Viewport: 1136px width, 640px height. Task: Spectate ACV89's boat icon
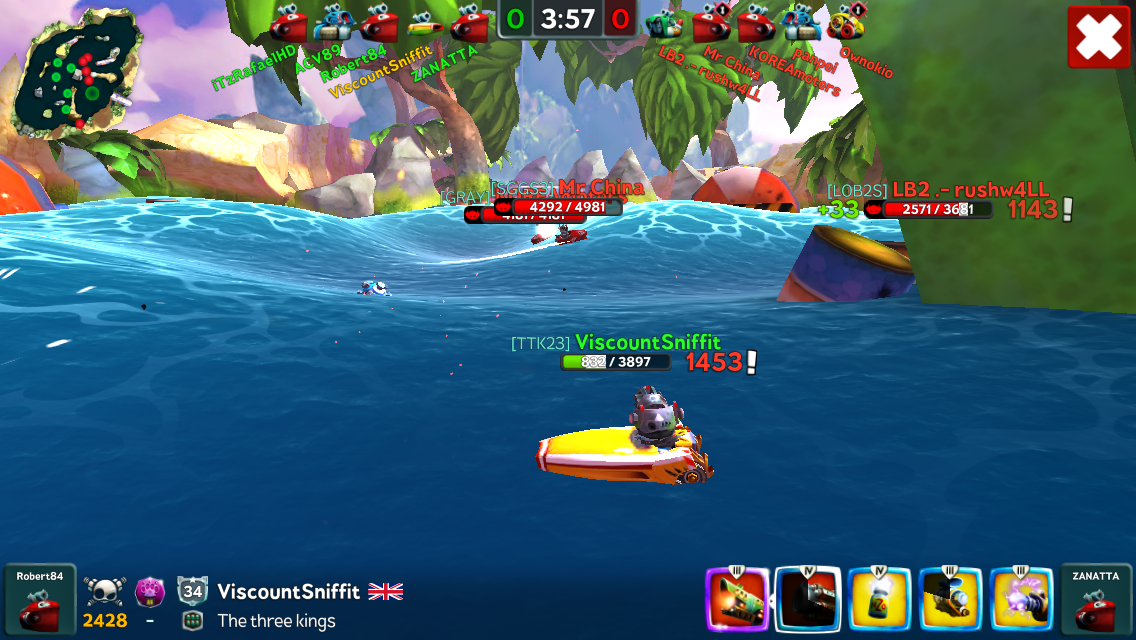point(333,21)
